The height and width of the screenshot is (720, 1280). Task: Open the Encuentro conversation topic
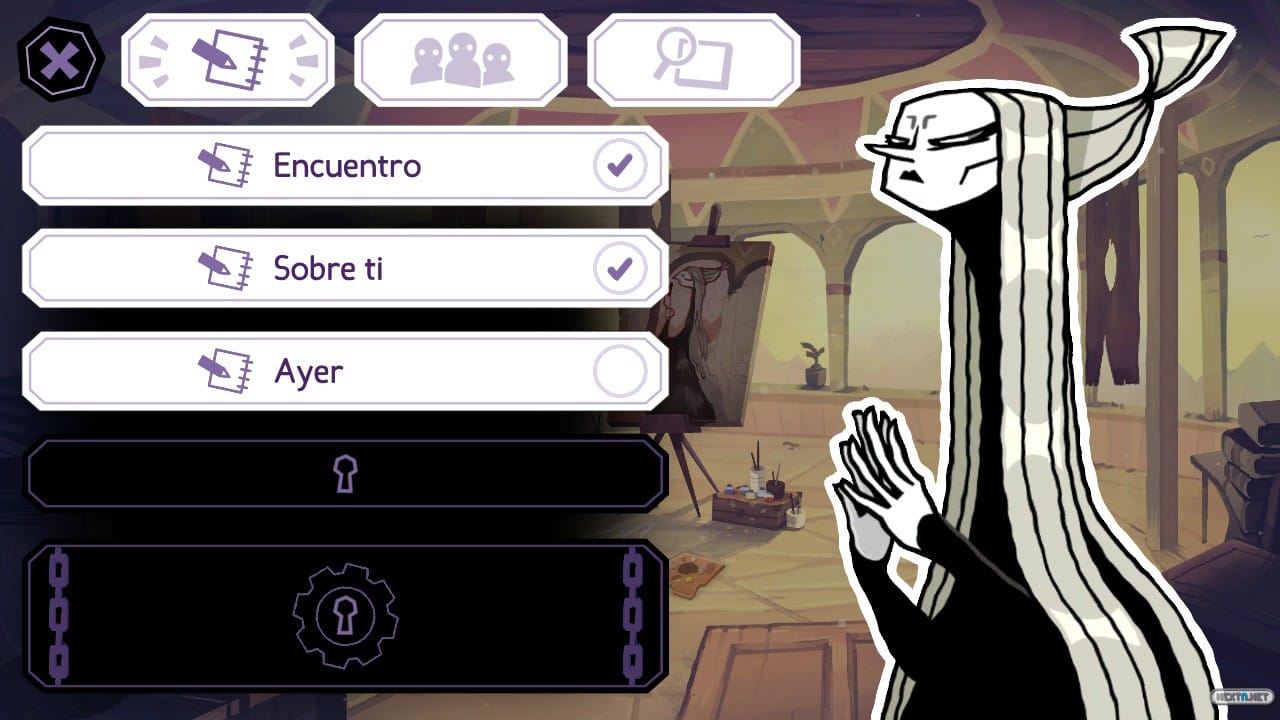[345, 165]
